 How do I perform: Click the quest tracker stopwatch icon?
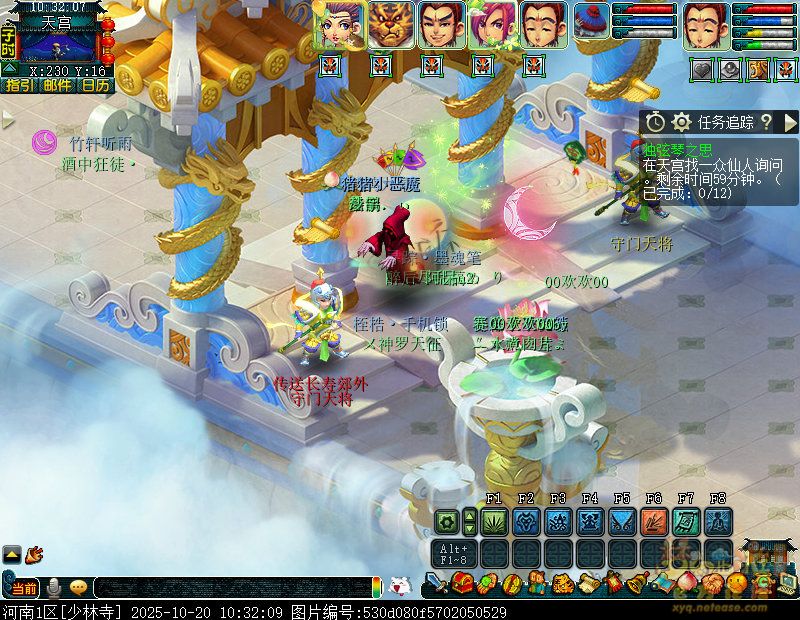655,122
